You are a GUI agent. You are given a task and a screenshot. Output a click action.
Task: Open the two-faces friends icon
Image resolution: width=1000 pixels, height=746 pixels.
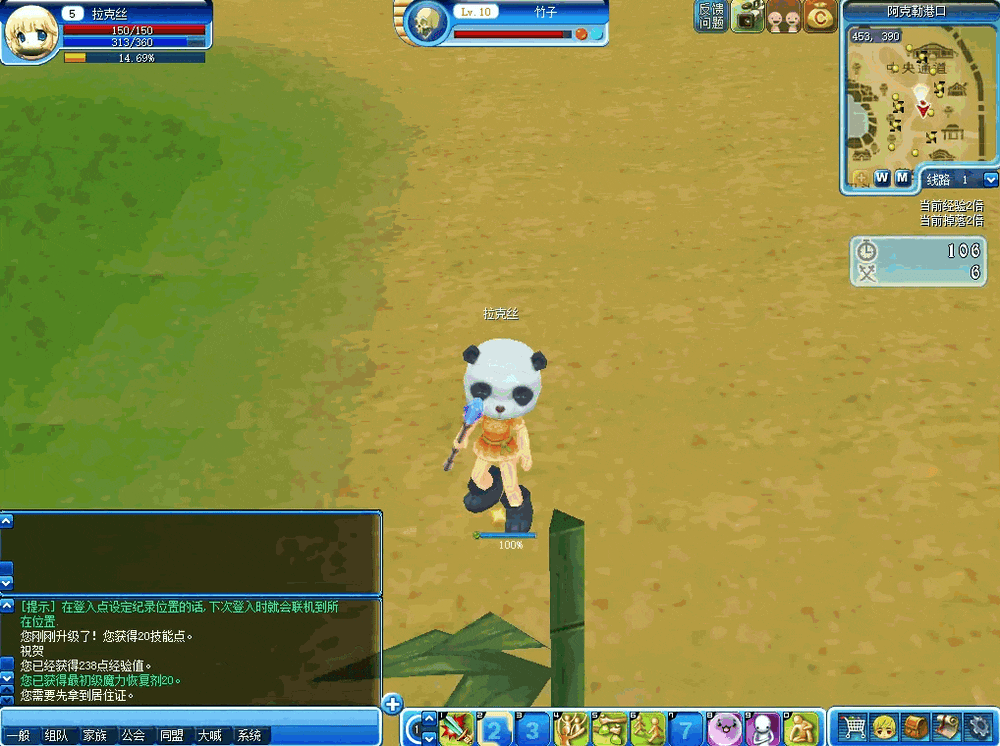tap(783, 17)
